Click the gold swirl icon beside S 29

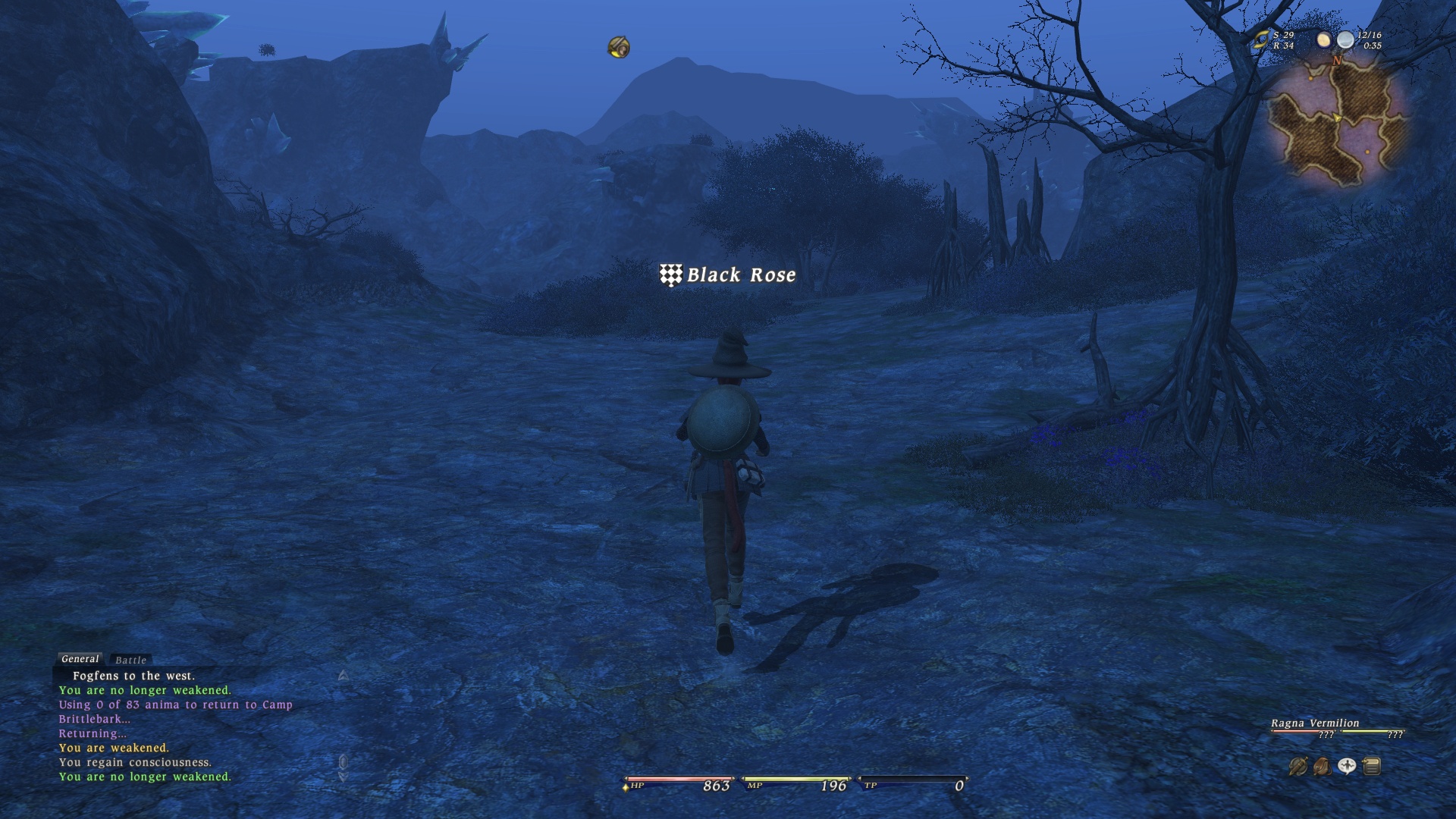click(1261, 40)
